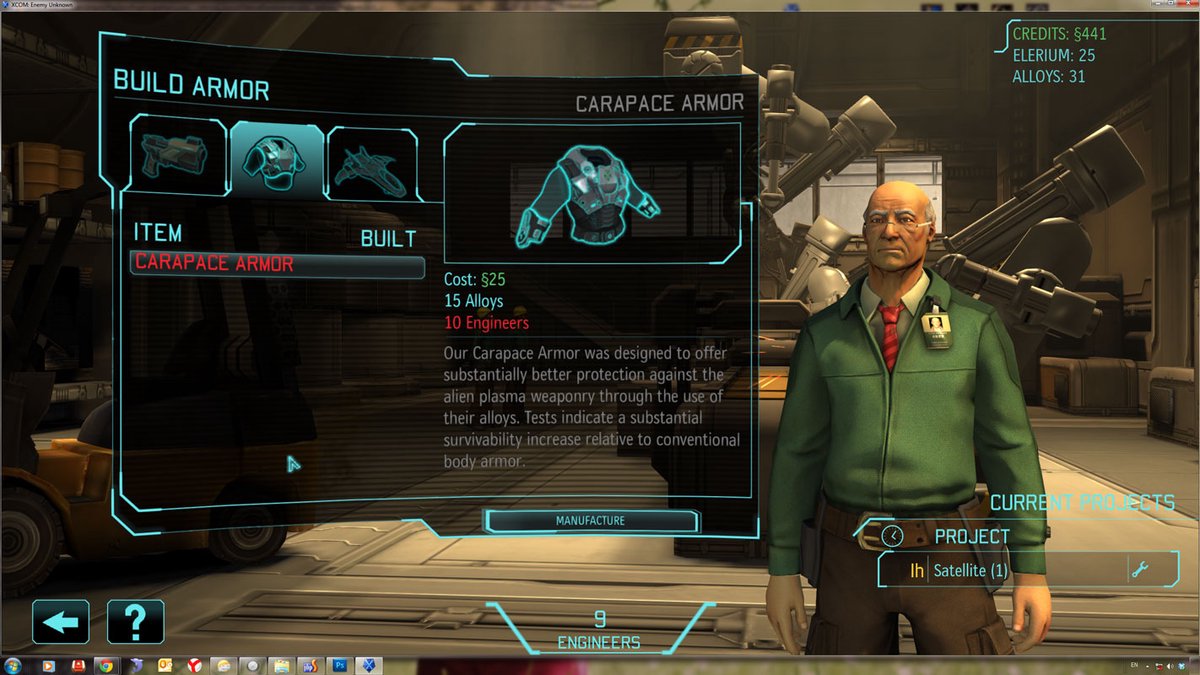Go back with the arrow button
Image resolution: width=1200 pixels, height=675 pixels.
[61, 622]
